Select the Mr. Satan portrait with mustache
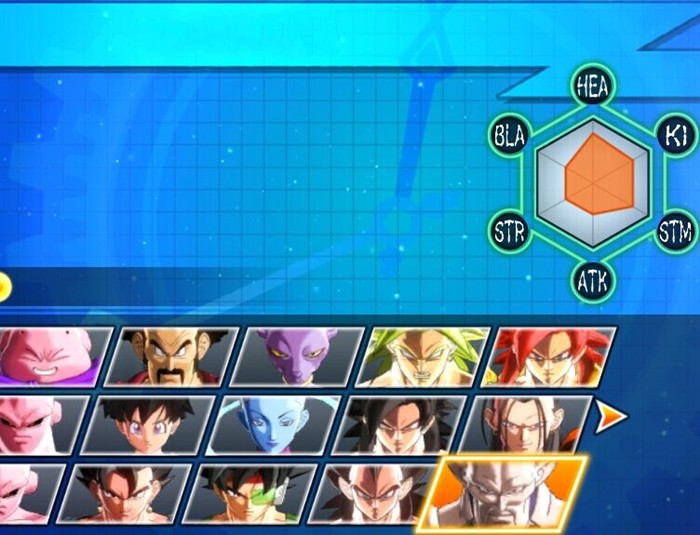700x535 pixels. pyautogui.click(x=171, y=357)
